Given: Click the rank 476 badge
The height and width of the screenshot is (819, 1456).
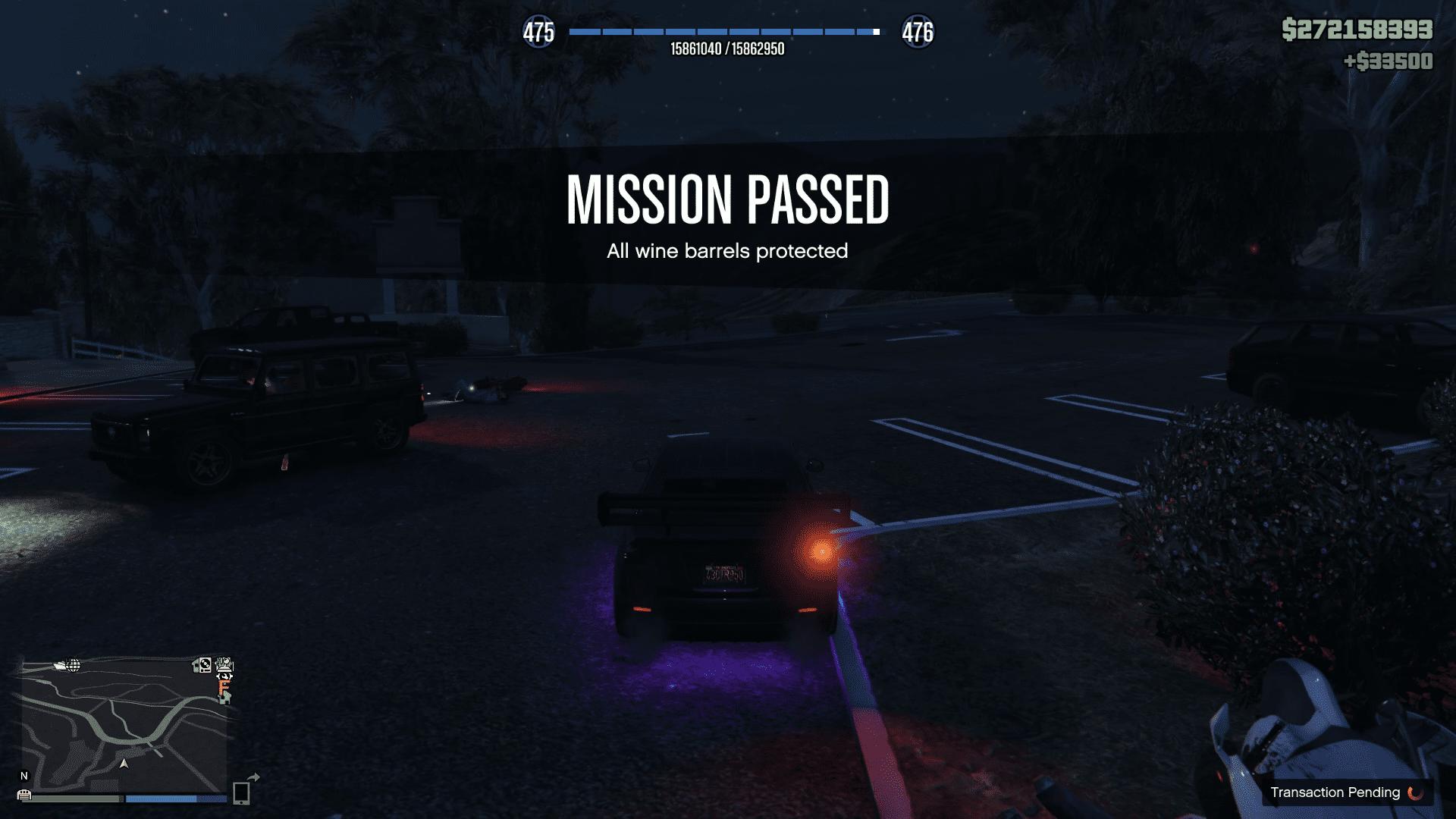Looking at the screenshot, I should coord(918,33).
